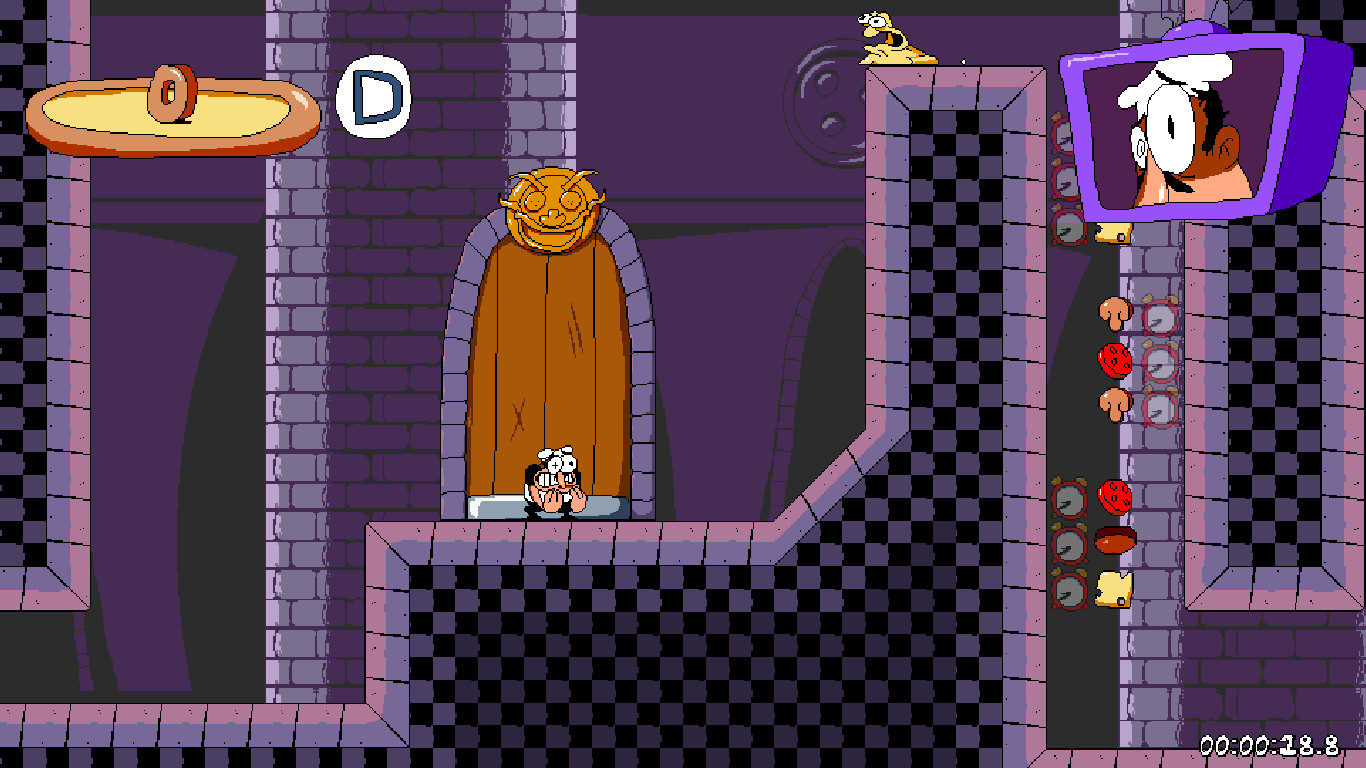Click the golden sun face above the door
Screen dimensions: 1366x768
coord(553,205)
